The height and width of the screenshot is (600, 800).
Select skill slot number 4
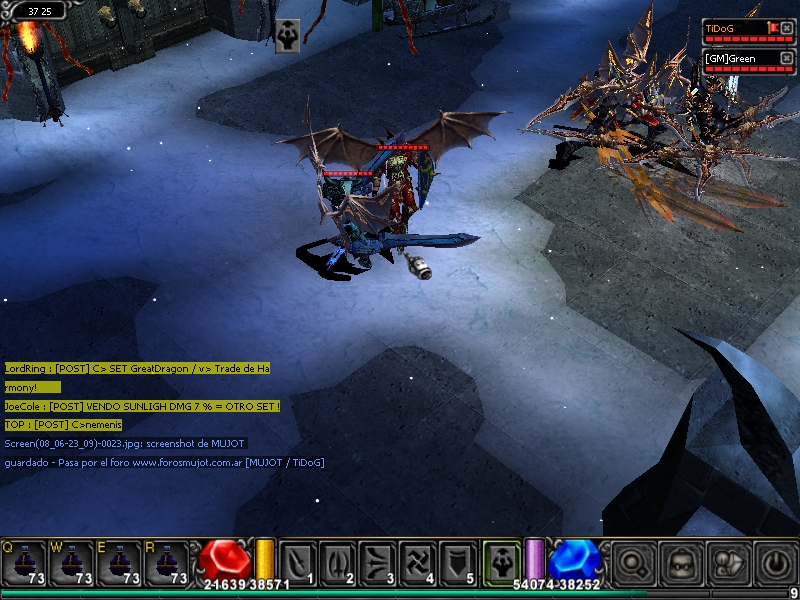(420, 562)
